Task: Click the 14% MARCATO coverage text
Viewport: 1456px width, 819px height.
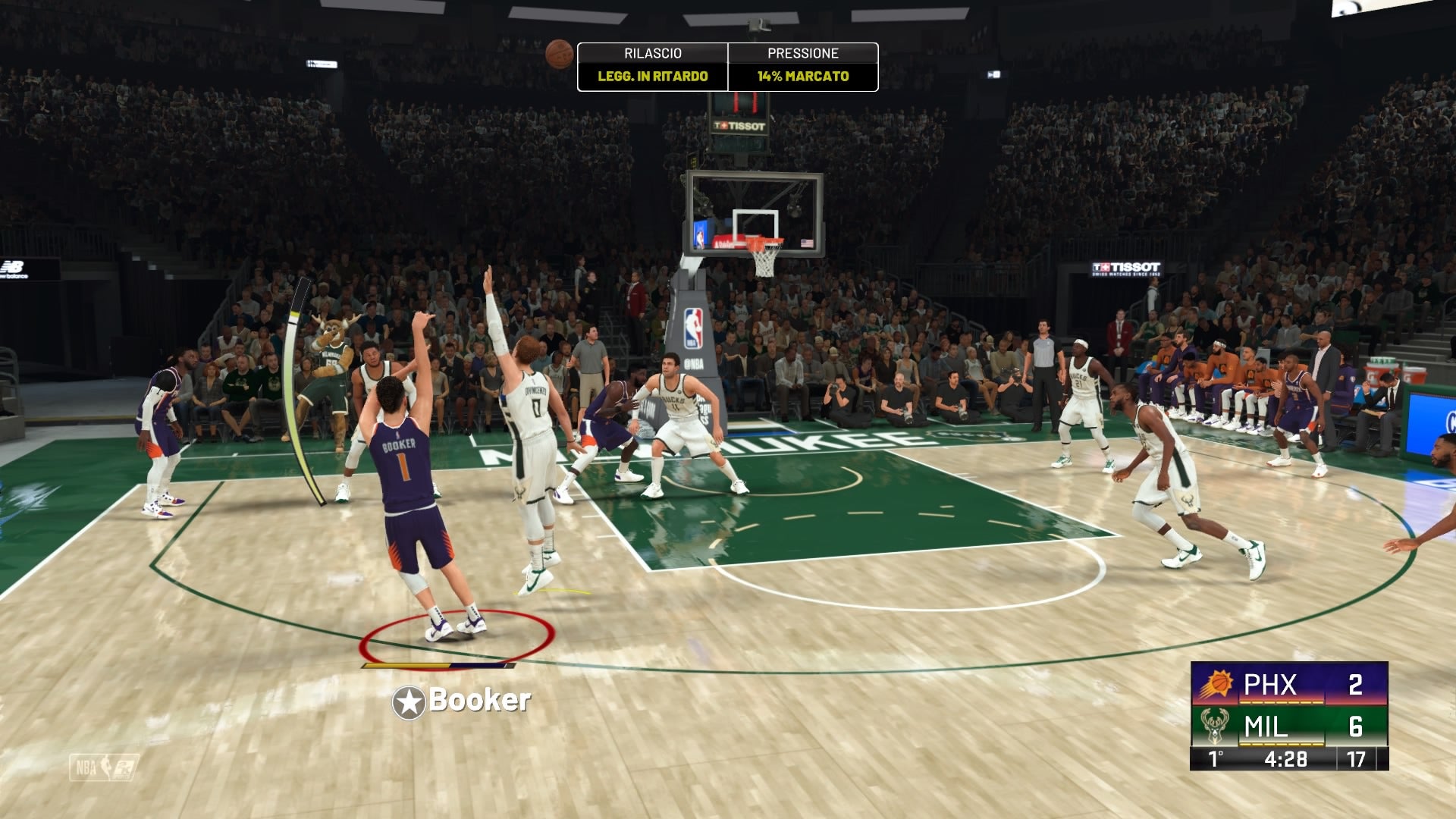Action: [x=802, y=76]
